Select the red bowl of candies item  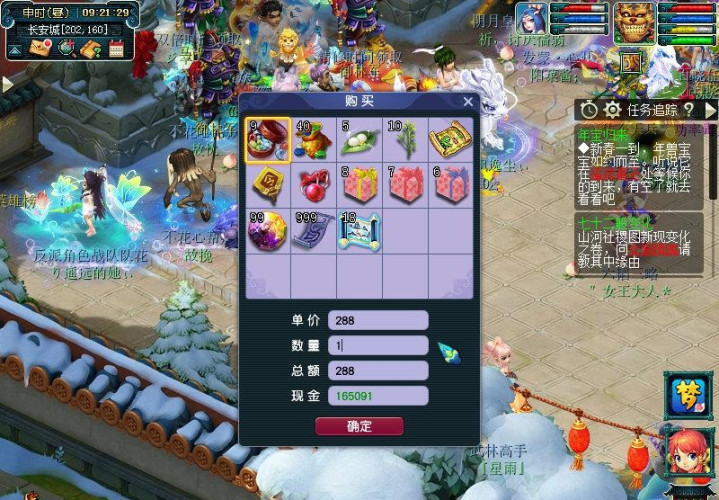click(x=268, y=141)
